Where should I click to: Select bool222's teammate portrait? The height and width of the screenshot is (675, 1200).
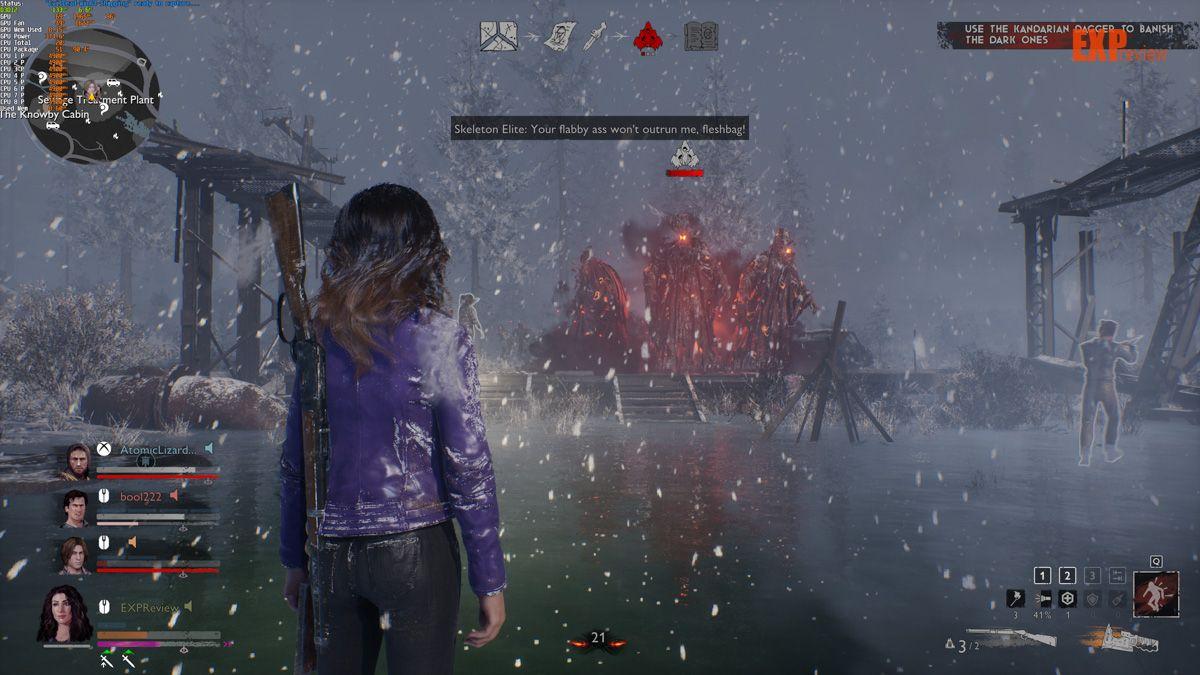[x=76, y=508]
